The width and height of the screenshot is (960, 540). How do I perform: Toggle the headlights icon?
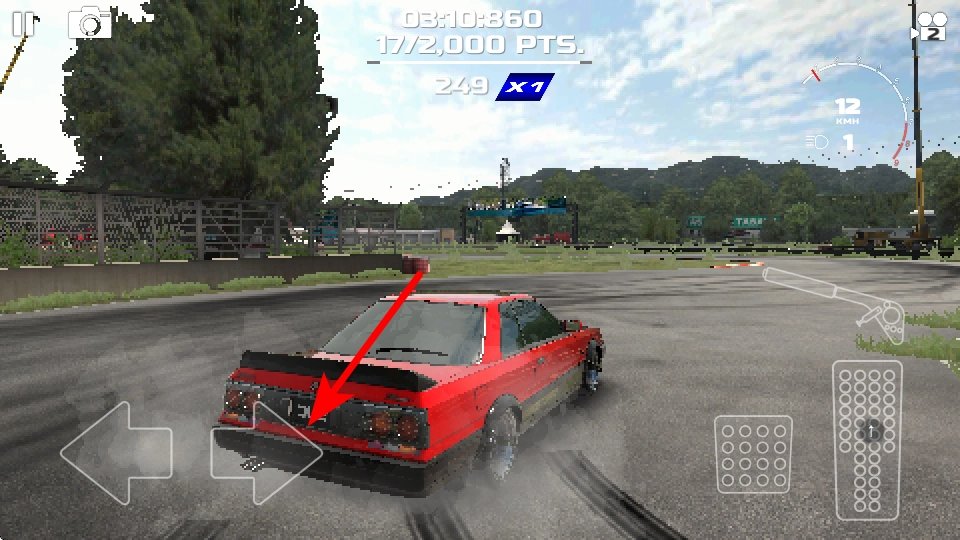pyautogui.click(x=817, y=142)
